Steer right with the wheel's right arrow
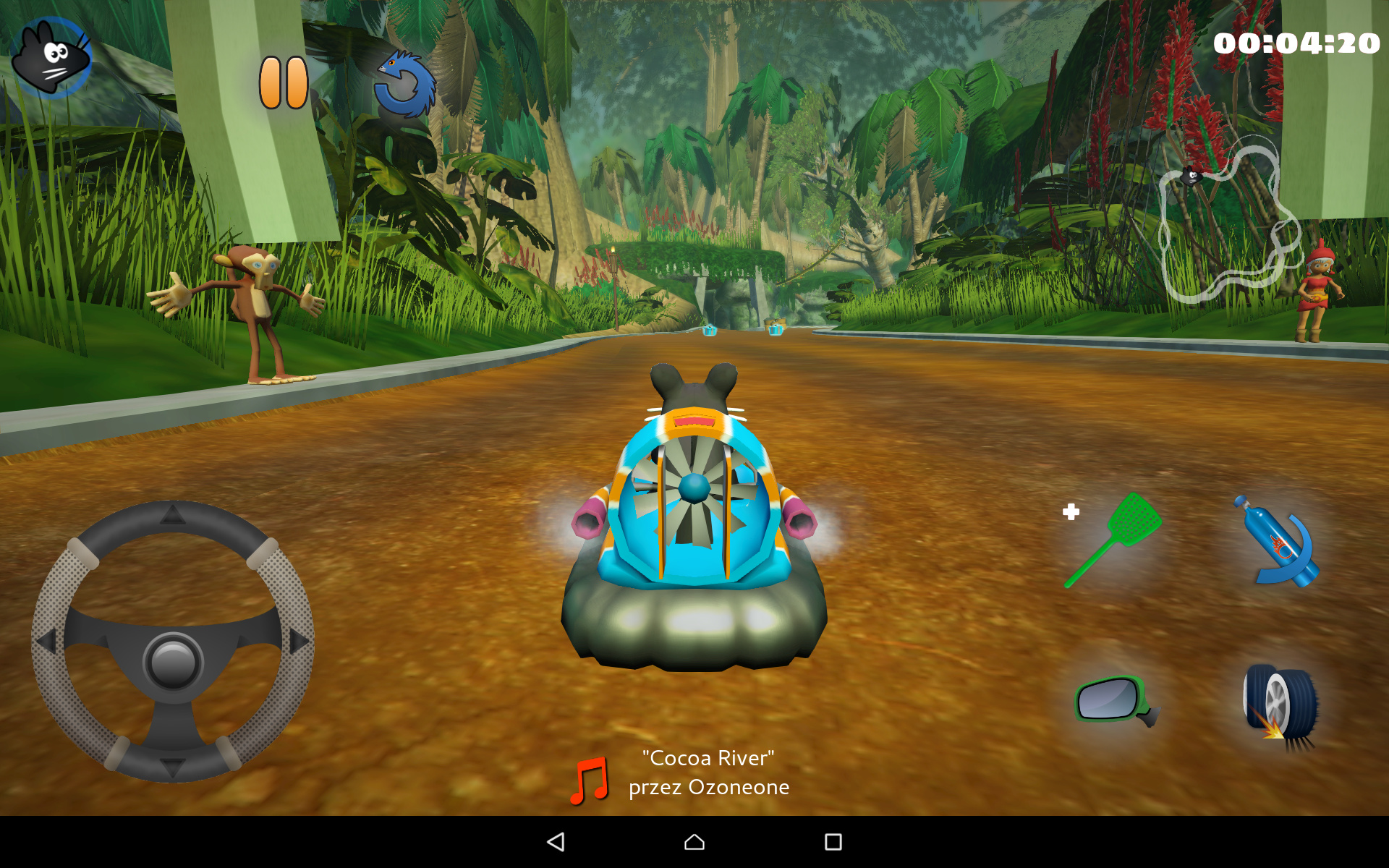Screen dimensions: 1389x868 click(x=298, y=640)
